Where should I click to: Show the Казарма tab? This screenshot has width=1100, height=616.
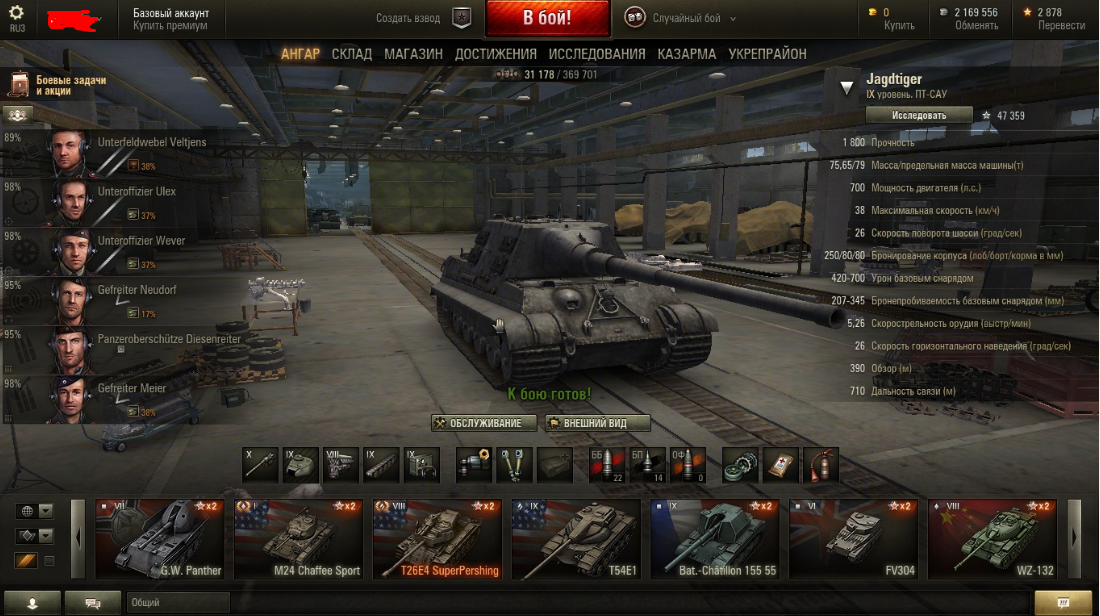686,54
